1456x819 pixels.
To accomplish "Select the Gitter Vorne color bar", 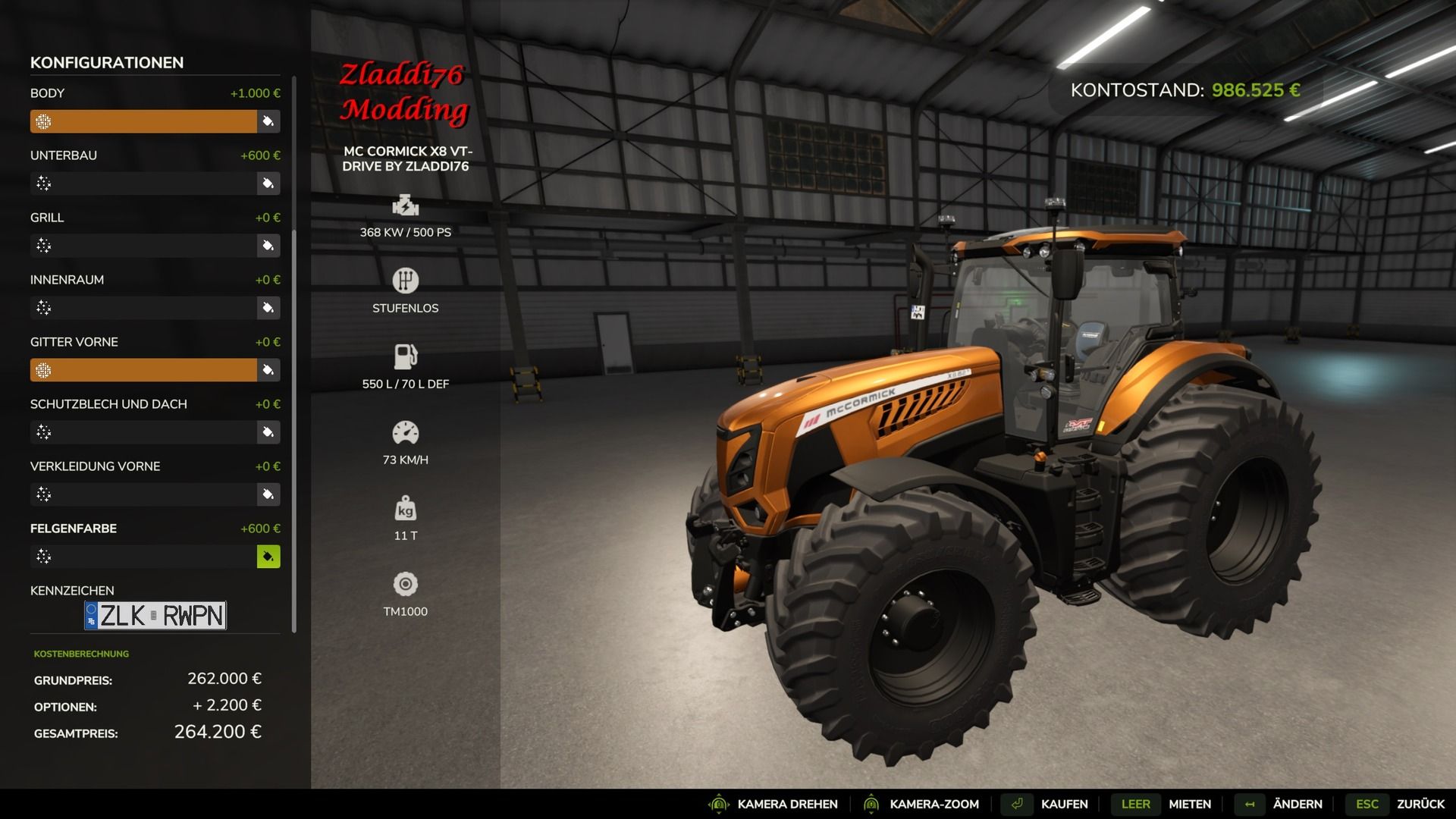I will (x=143, y=370).
